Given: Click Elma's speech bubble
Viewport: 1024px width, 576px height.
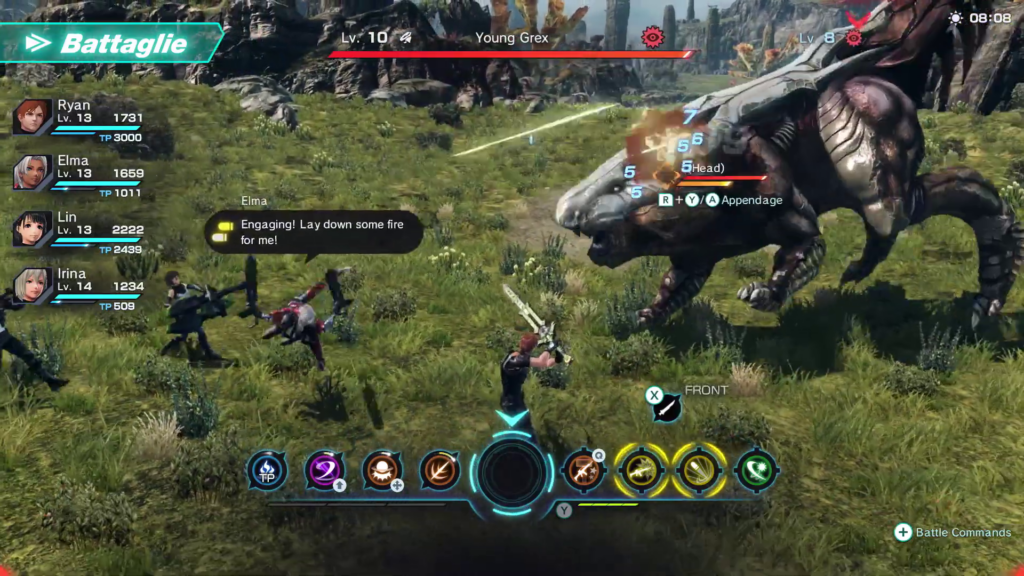Looking at the screenshot, I should coord(314,232).
